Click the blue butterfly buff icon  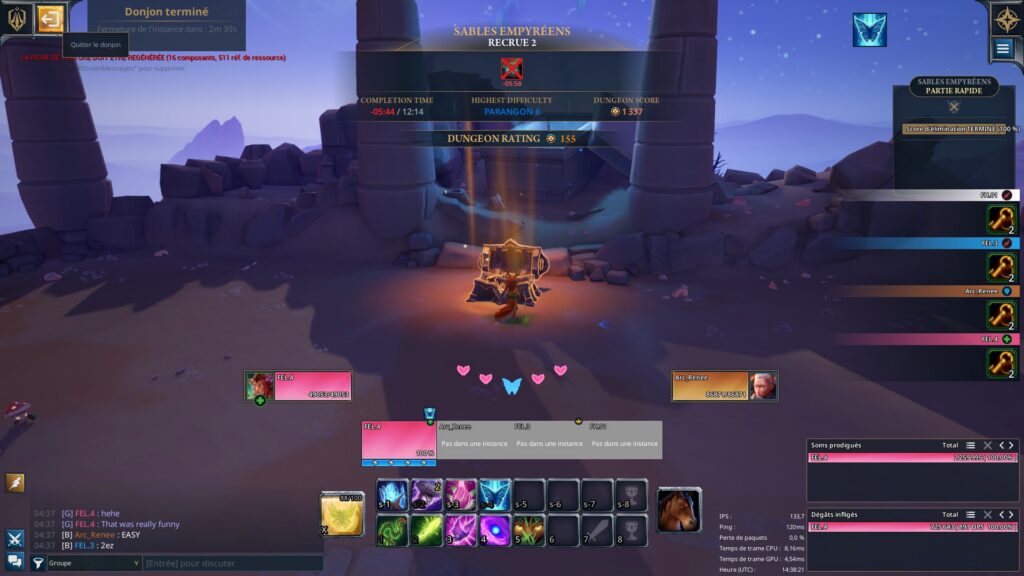click(869, 30)
